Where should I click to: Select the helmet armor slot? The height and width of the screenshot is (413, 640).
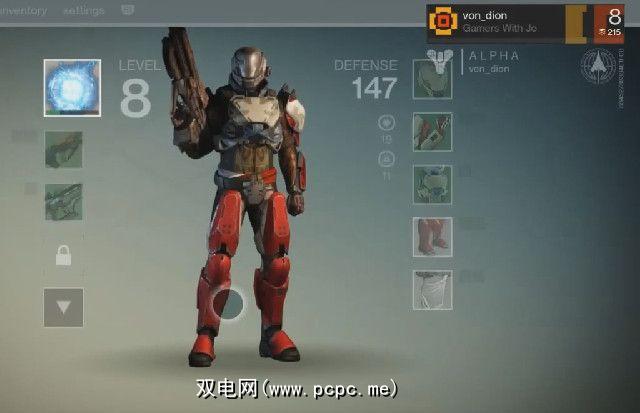[x=432, y=79]
